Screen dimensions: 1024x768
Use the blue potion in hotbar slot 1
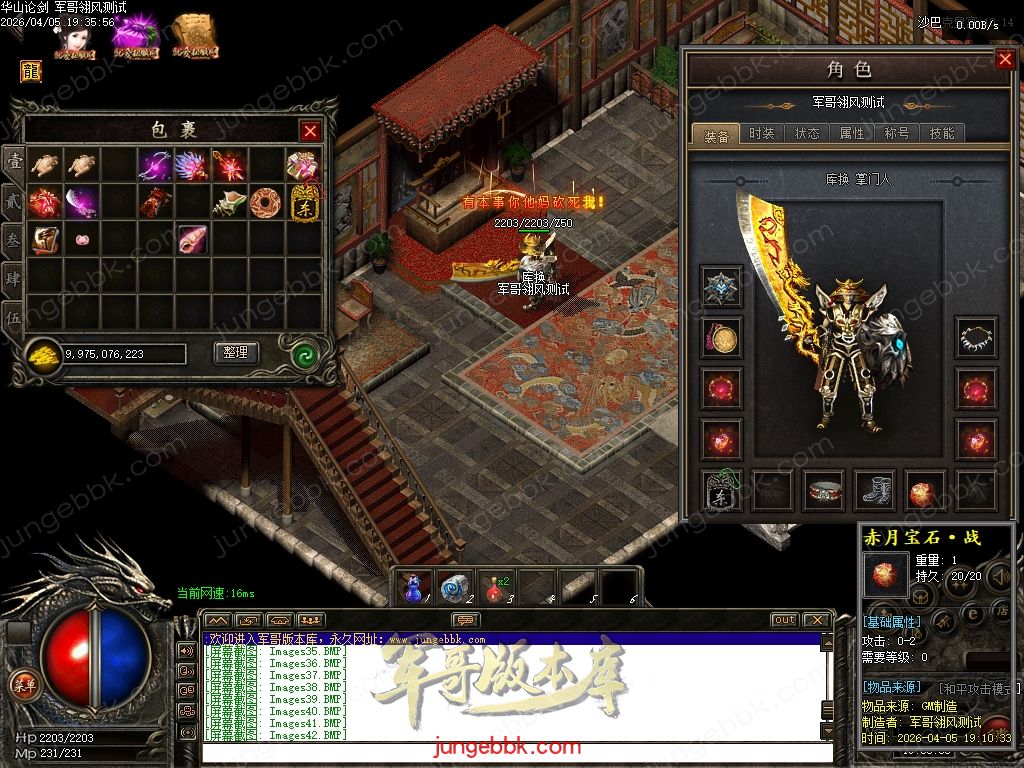(413, 587)
